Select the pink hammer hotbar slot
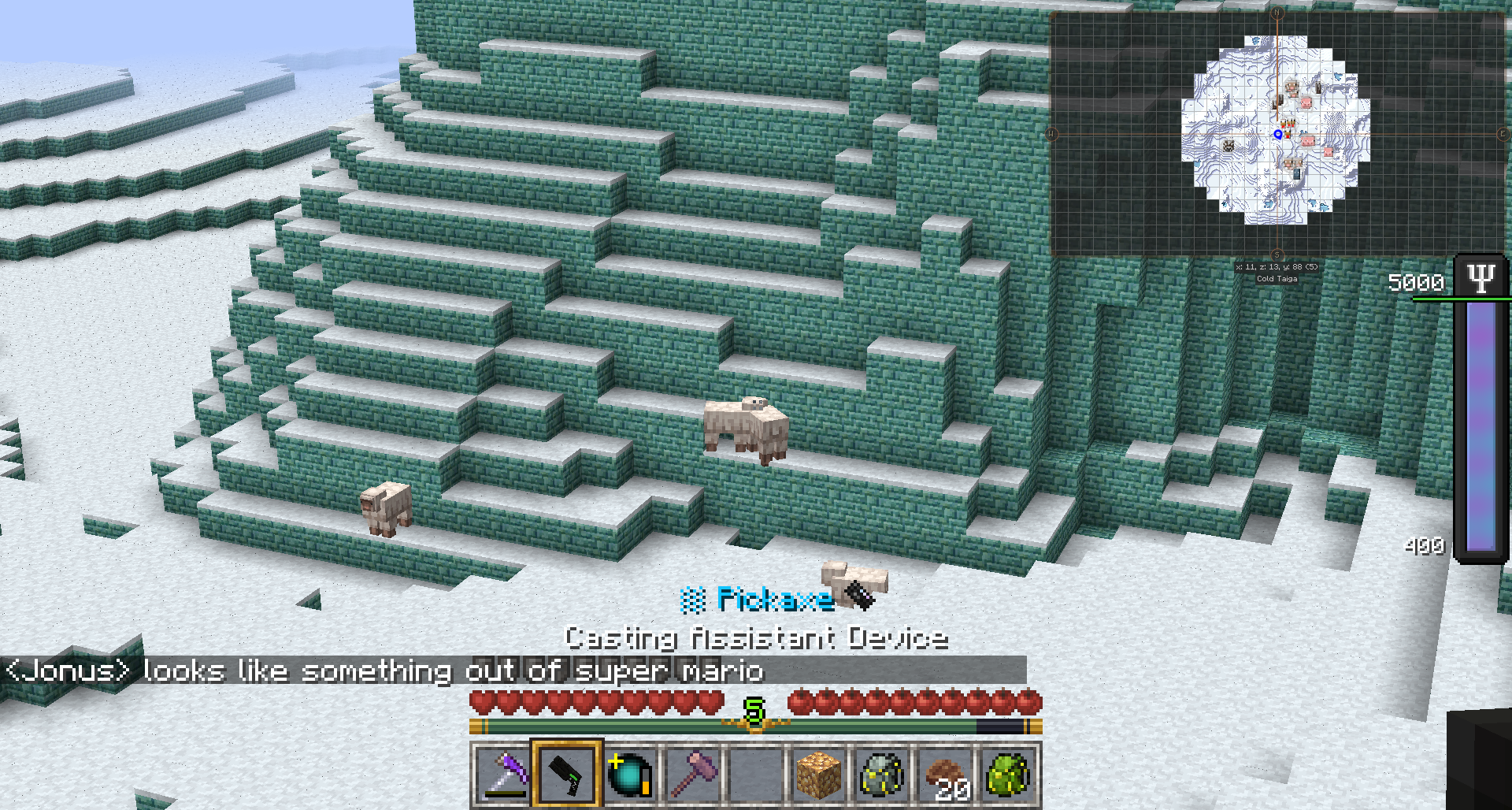This screenshot has height=810, width=1512. click(693, 775)
